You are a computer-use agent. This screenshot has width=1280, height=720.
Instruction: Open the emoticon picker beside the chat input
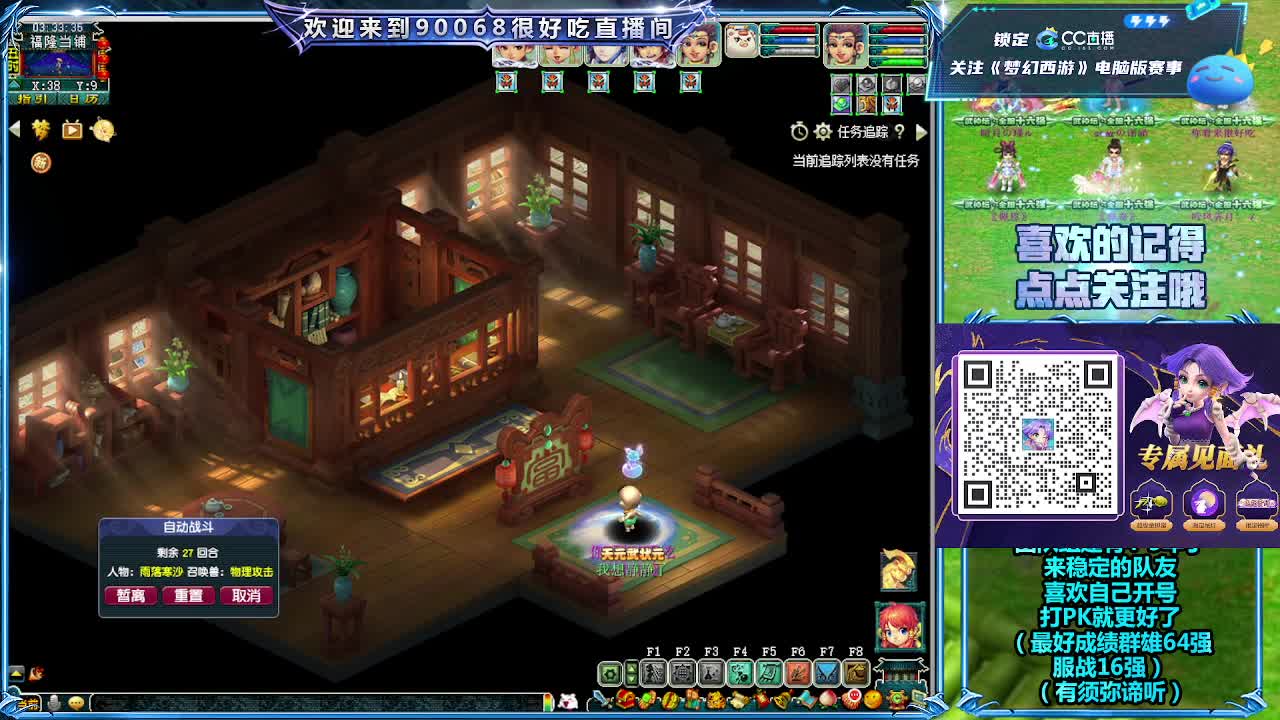[x=76, y=701]
